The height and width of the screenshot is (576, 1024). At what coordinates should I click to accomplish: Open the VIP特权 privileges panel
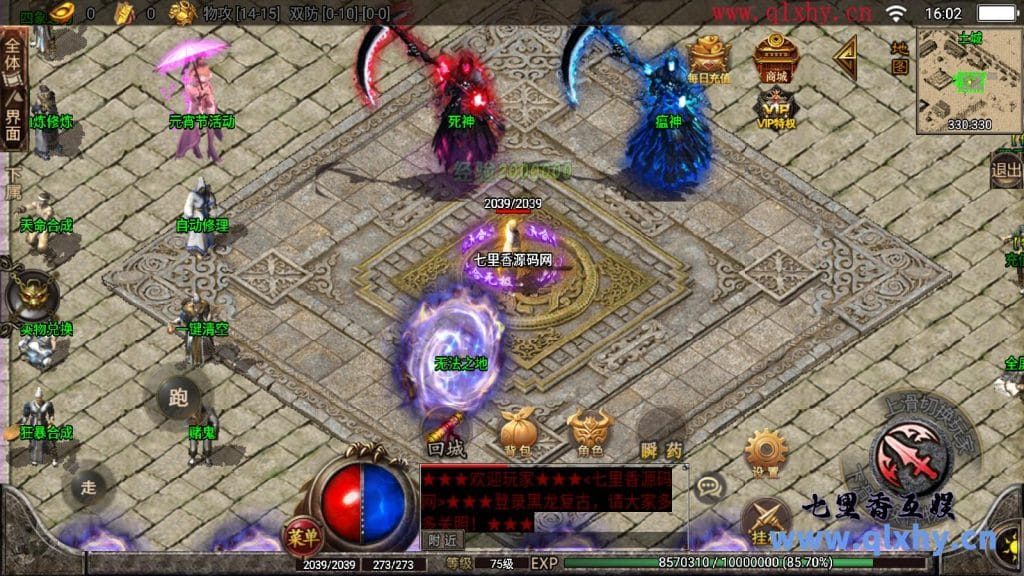click(775, 108)
